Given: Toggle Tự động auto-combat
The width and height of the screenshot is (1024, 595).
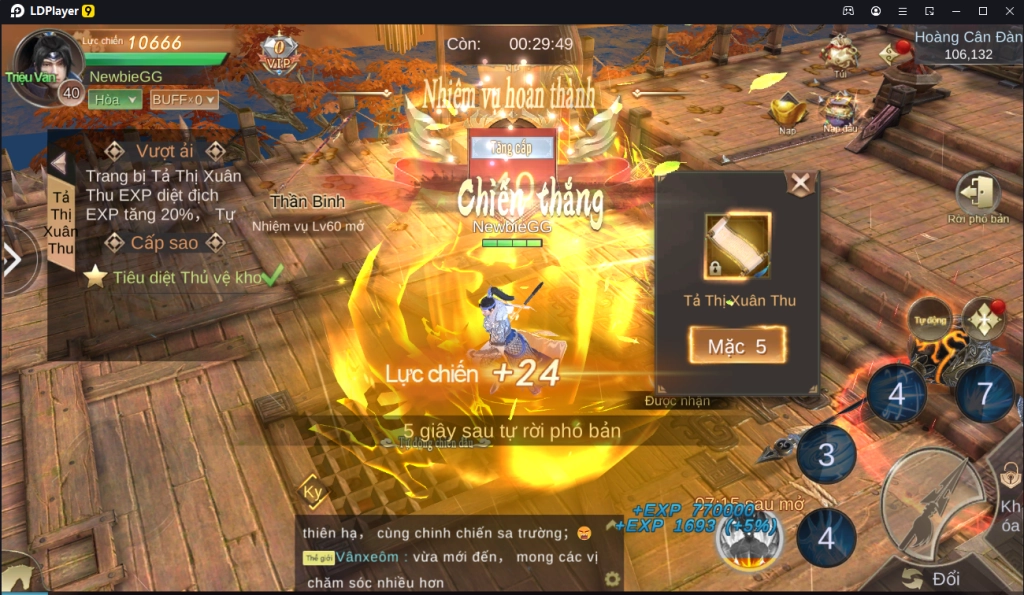Looking at the screenshot, I should pos(930,320).
